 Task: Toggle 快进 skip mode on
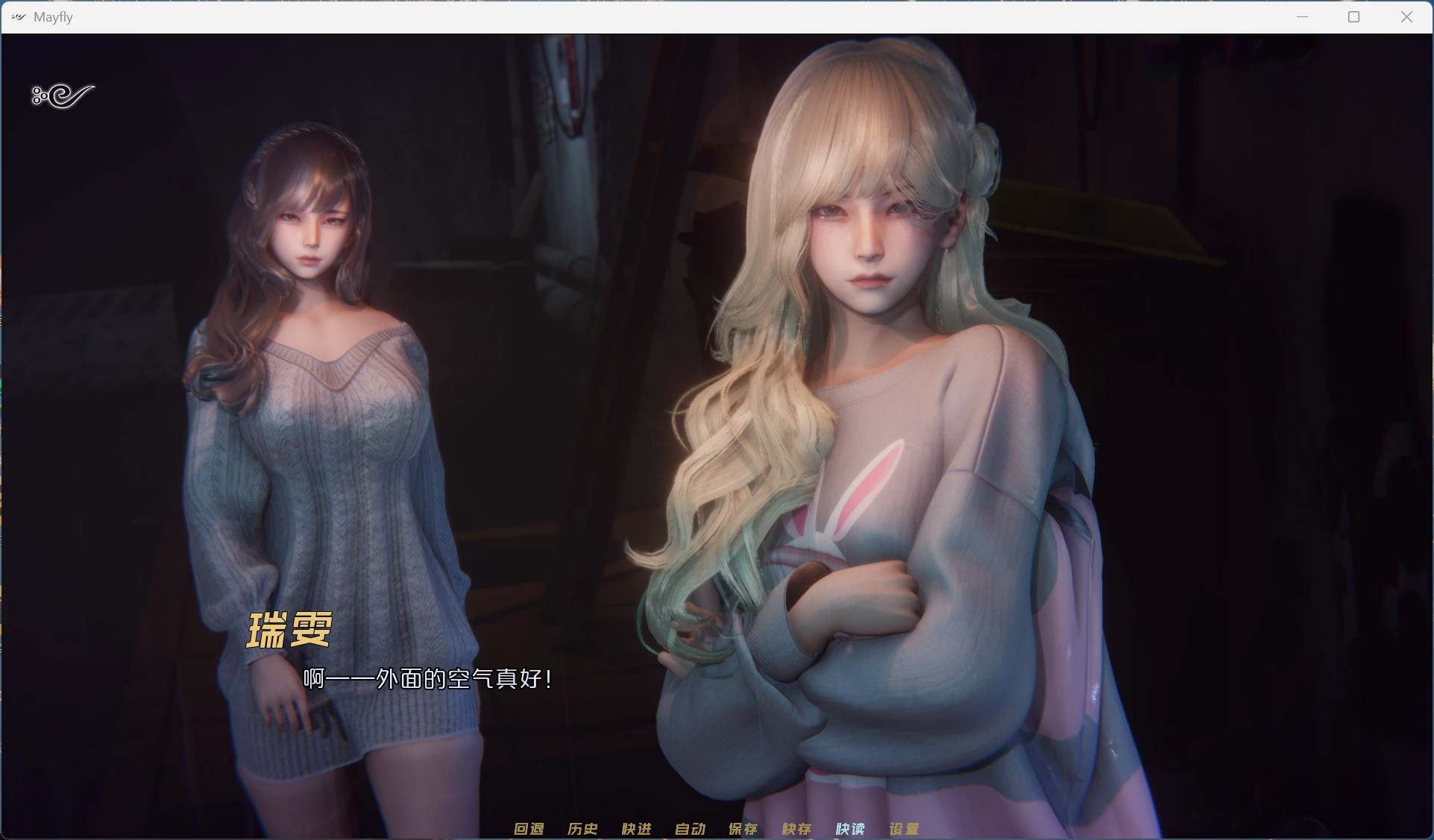[x=635, y=828]
